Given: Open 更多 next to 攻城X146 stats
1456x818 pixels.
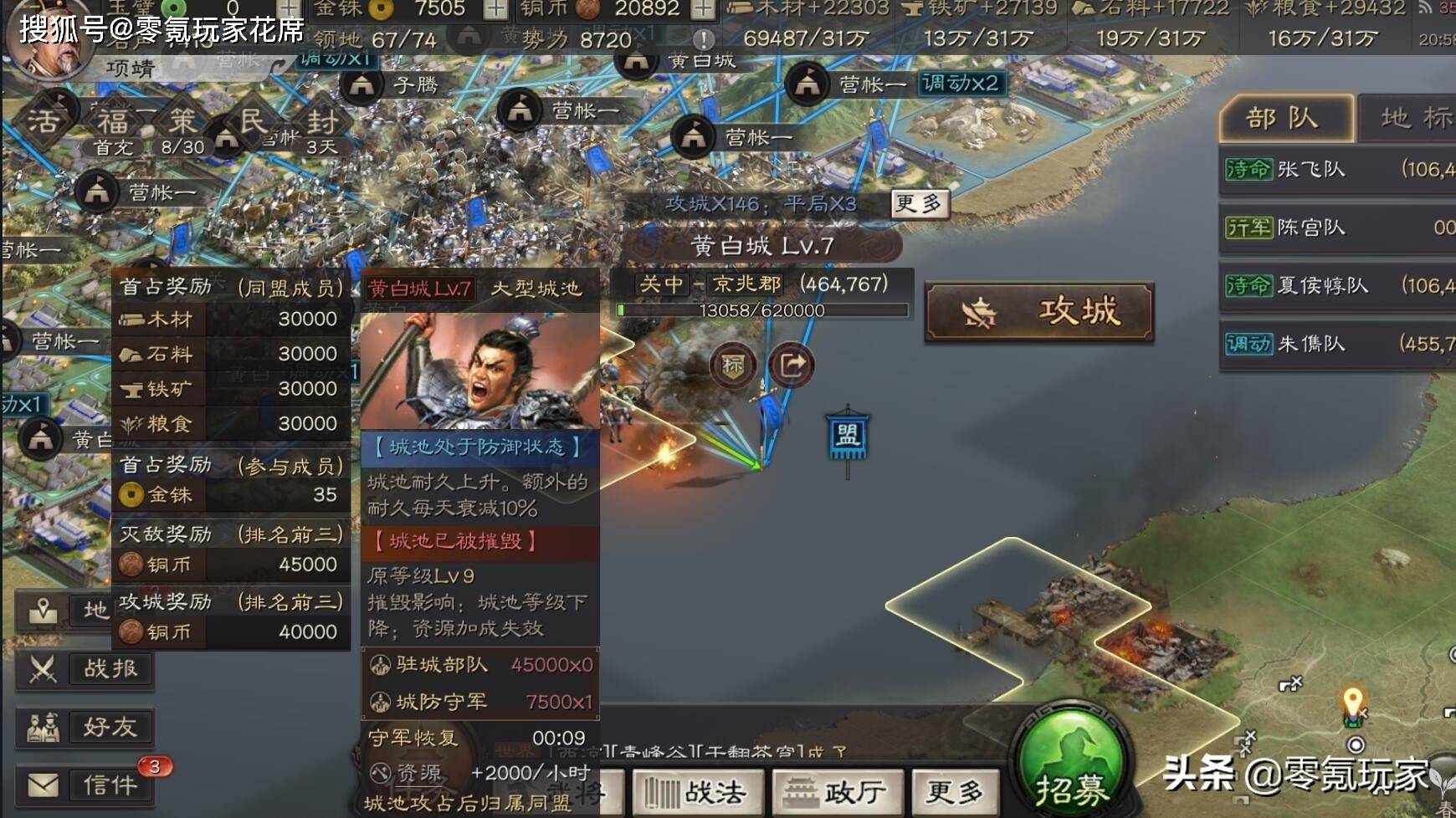Looking at the screenshot, I should pyautogui.click(x=919, y=205).
